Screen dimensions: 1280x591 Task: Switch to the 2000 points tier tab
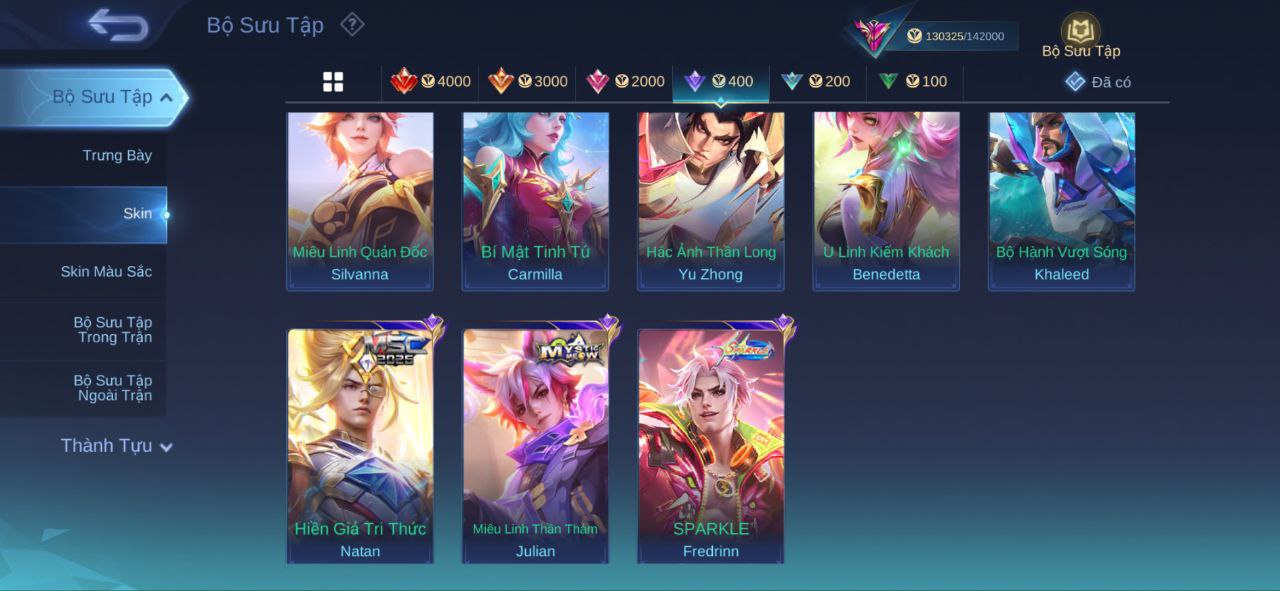(625, 82)
